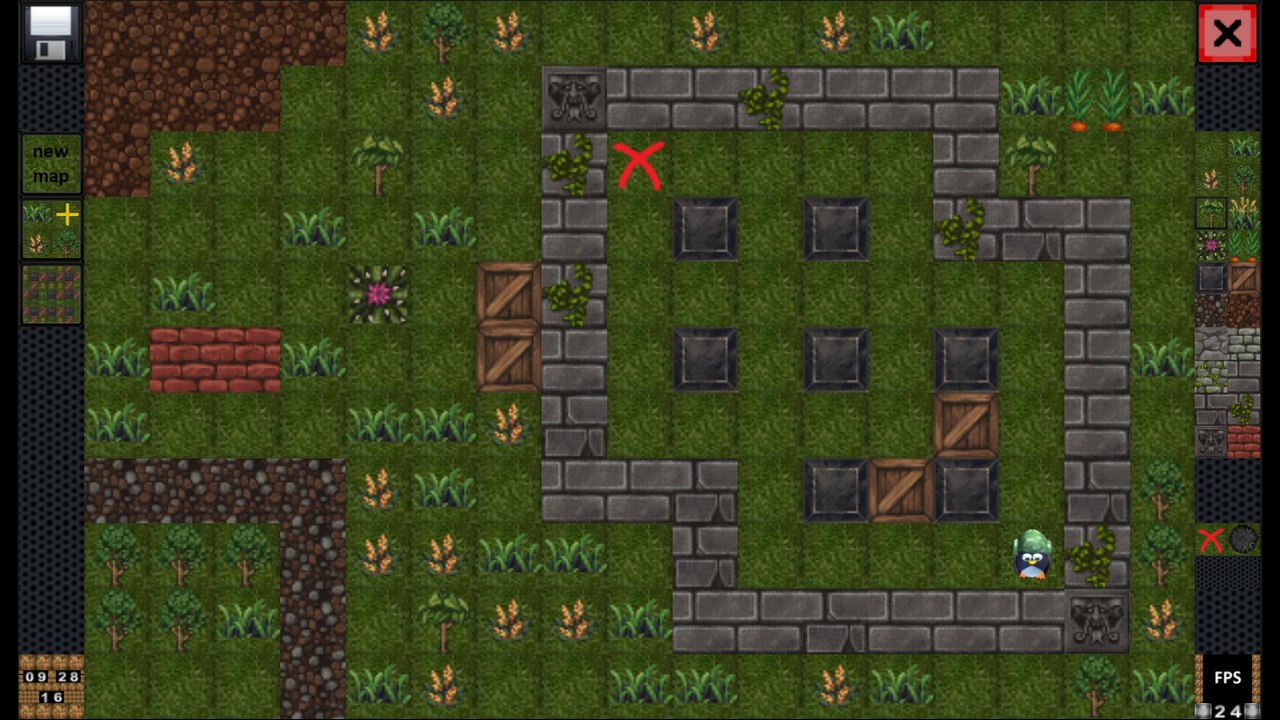Choose the pink flower tile in the palette
The height and width of the screenshot is (720, 1280).
coord(1211,245)
